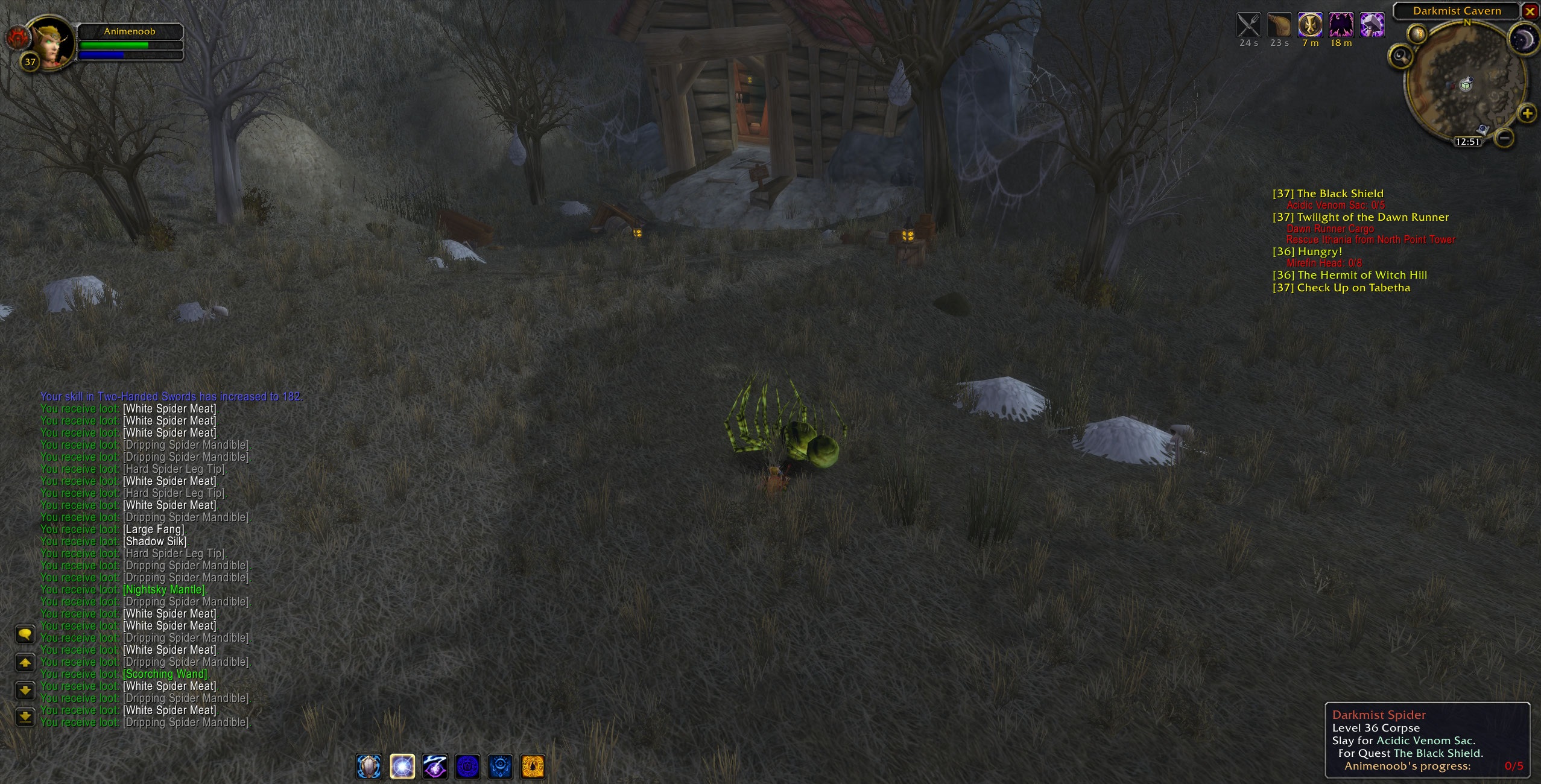Click the [Scorching Wand] loot message link
1541x784 pixels.
coord(165,674)
